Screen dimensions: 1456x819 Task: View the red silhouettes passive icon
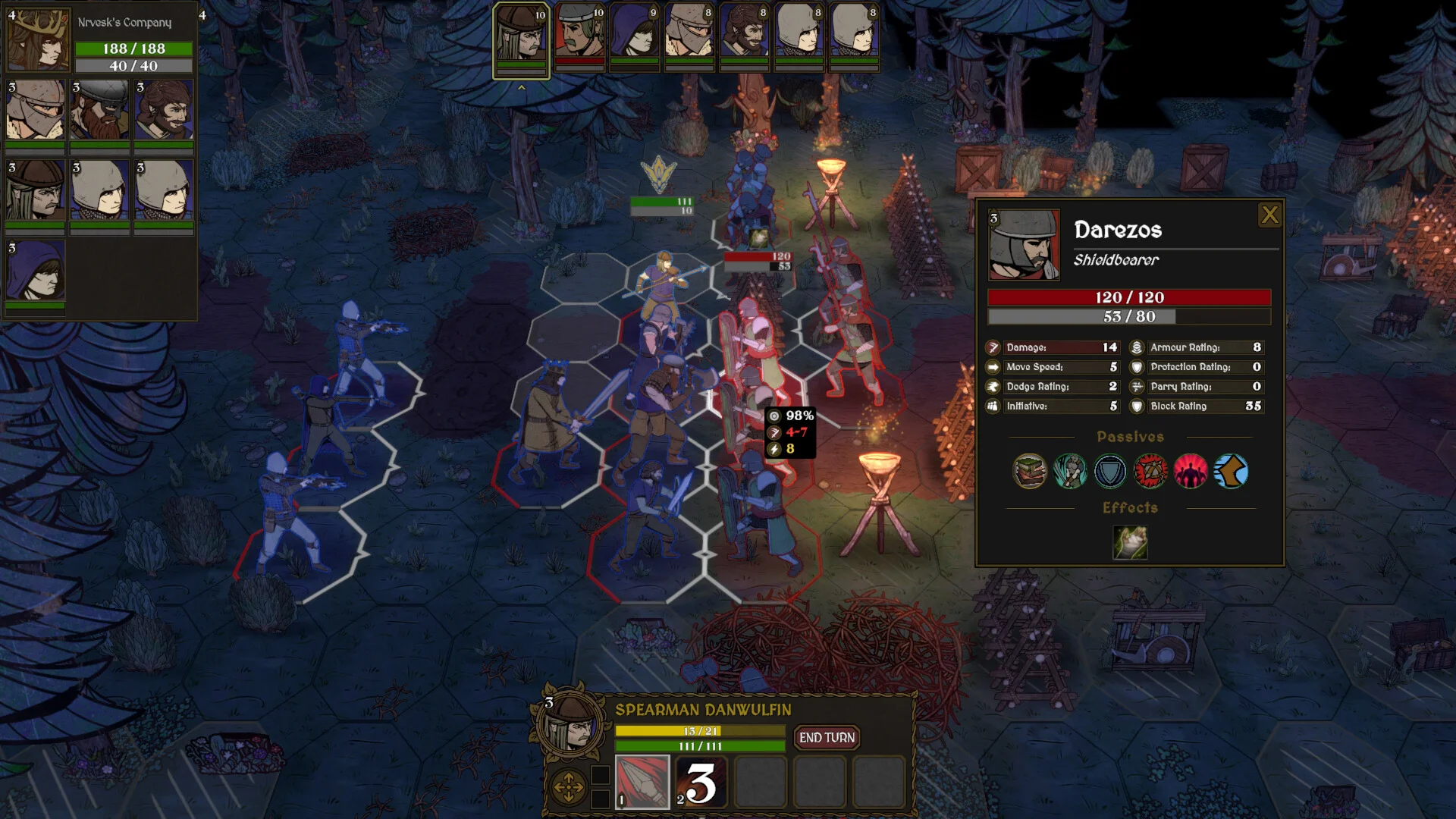(x=1191, y=472)
